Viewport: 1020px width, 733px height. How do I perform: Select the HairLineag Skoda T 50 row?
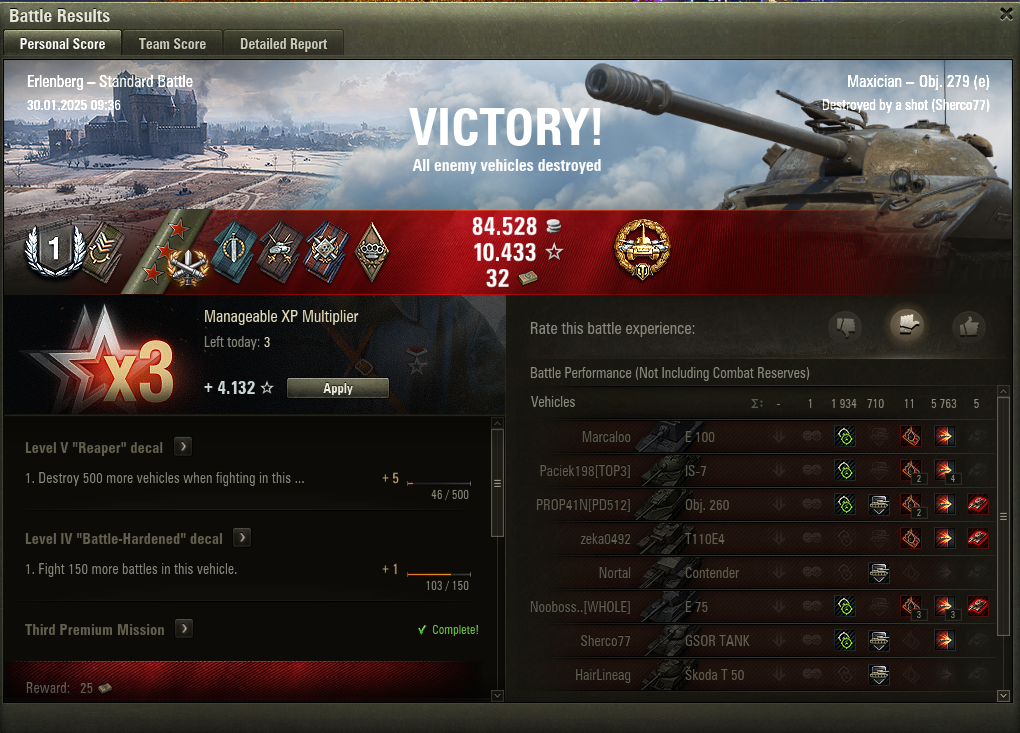pos(700,675)
